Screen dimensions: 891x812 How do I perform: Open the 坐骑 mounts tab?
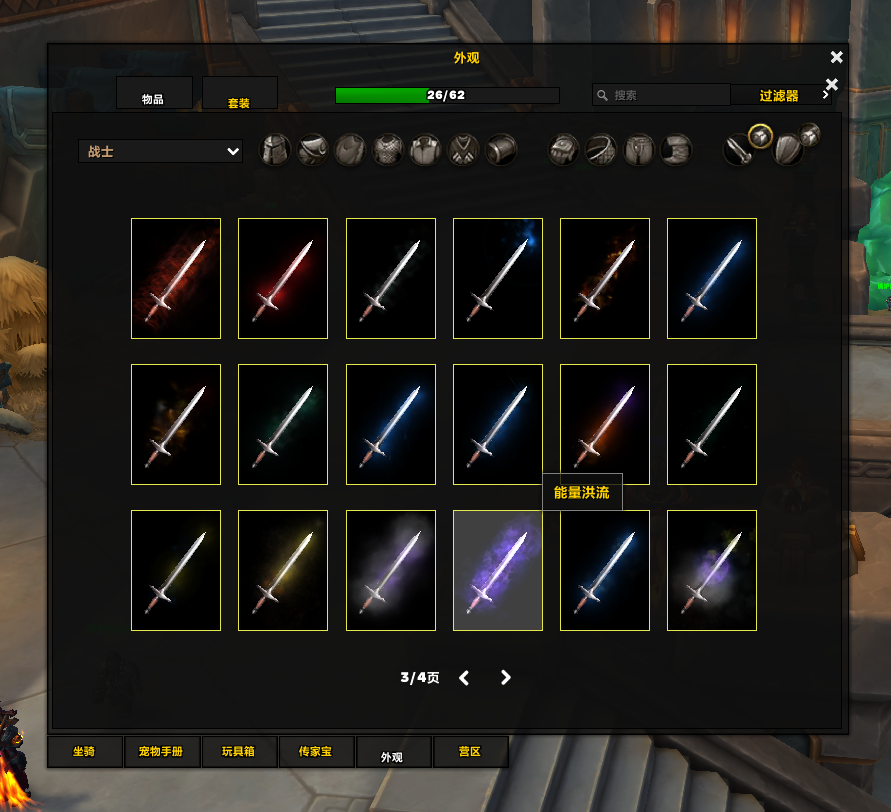pos(85,751)
